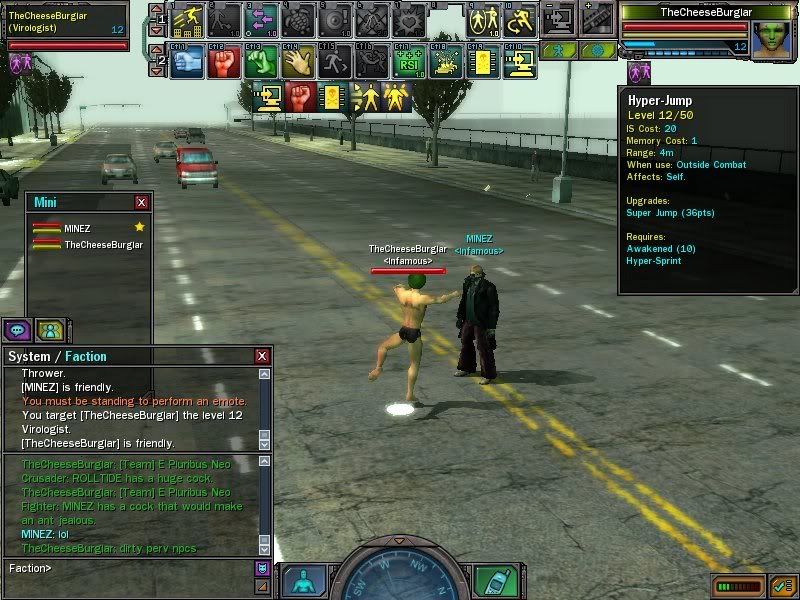Close the System / Faction chat window
Viewport: 800px width, 600px height.
[x=262, y=356]
